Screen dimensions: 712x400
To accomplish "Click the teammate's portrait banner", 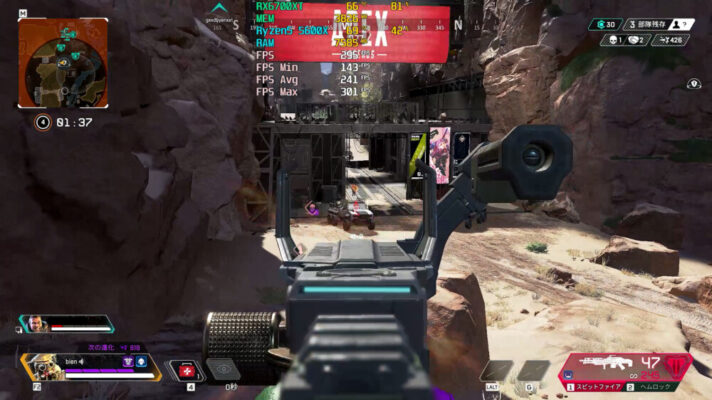I will (x=34, y=324).
